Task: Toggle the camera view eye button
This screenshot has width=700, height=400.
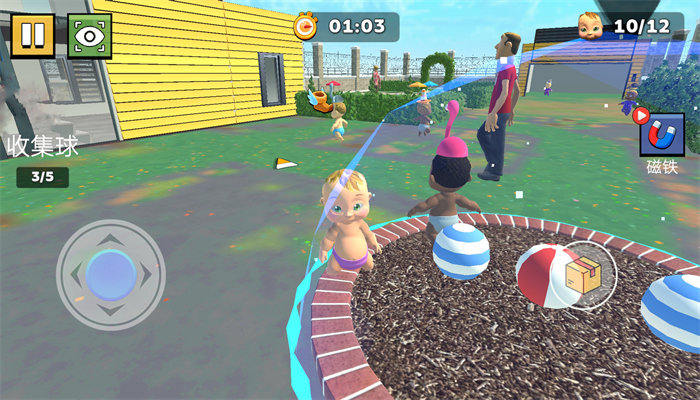Action: 89,35
